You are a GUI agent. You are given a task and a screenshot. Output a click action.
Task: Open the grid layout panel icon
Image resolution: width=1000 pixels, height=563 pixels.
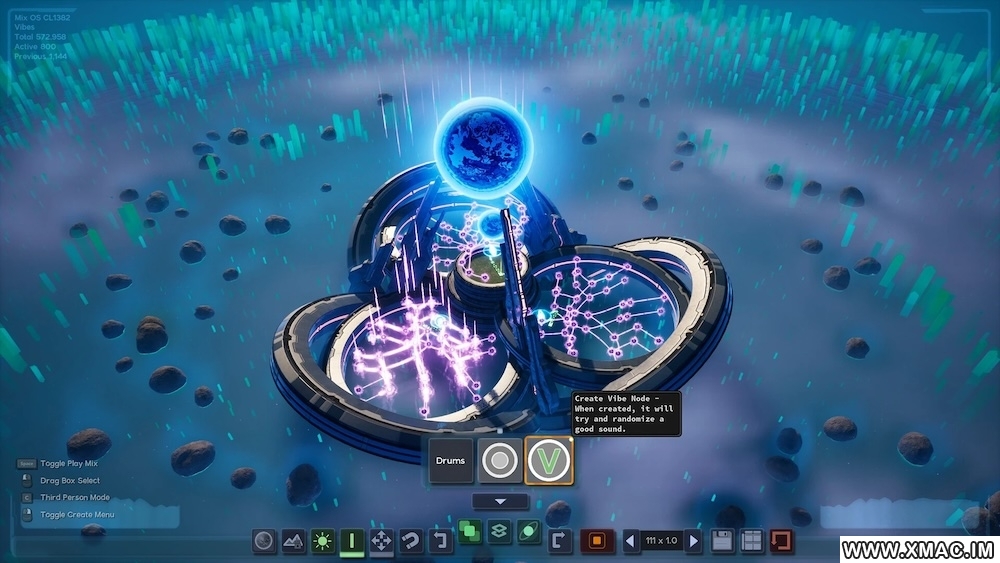point(751,541)
